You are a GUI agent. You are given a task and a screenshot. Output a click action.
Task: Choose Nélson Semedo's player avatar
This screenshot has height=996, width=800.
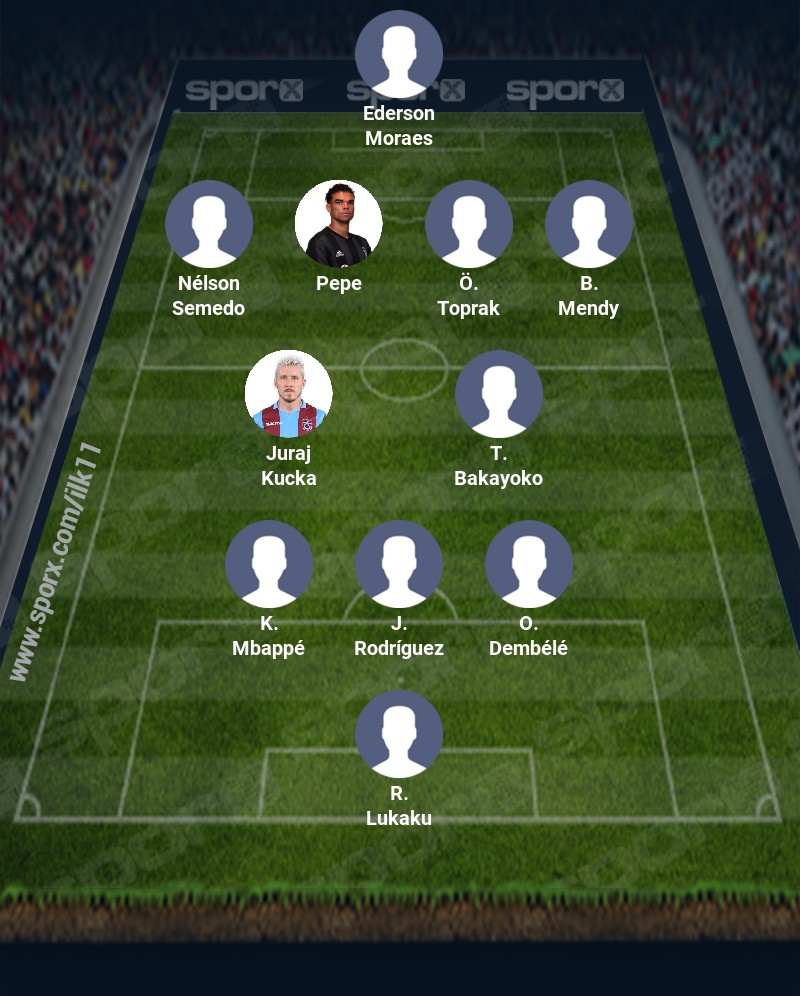click(x=209, y=224)
